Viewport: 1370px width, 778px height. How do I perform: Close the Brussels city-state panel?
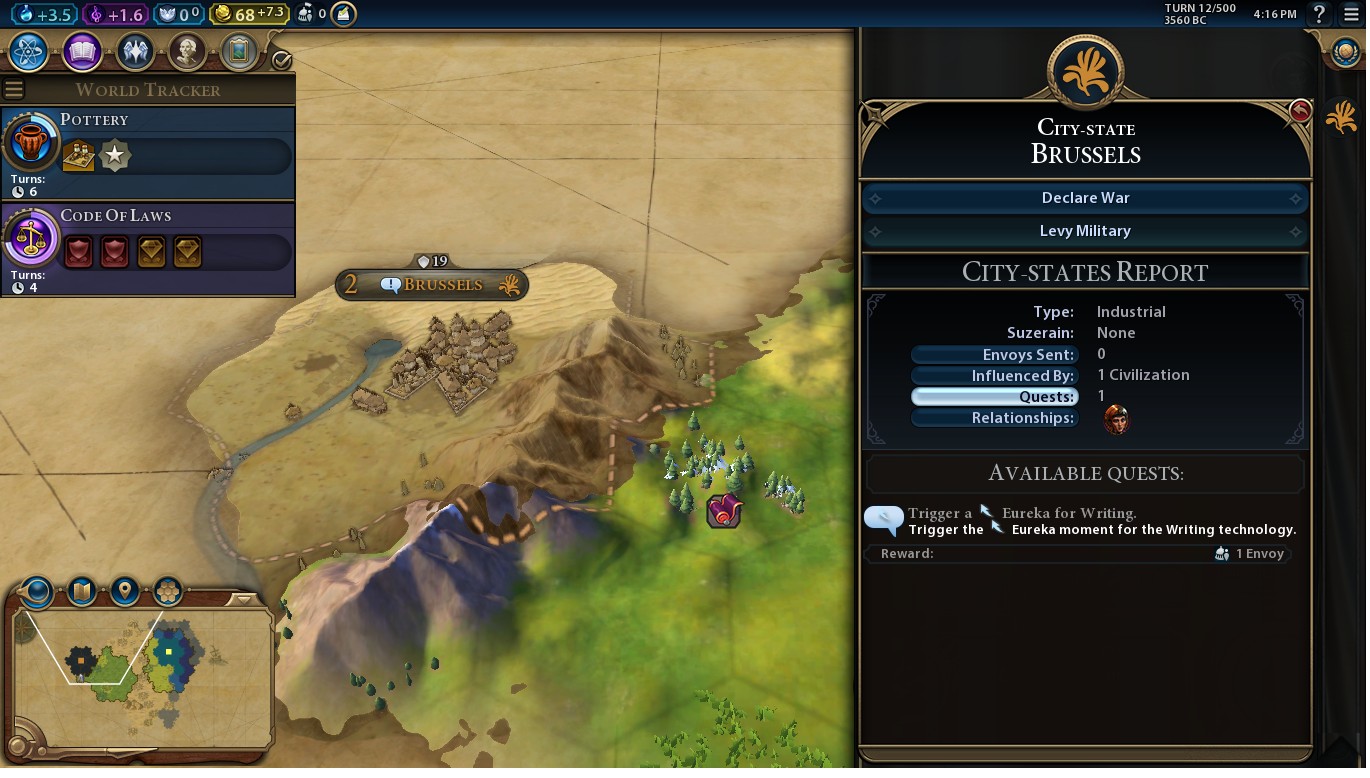tap(1299, 111)
